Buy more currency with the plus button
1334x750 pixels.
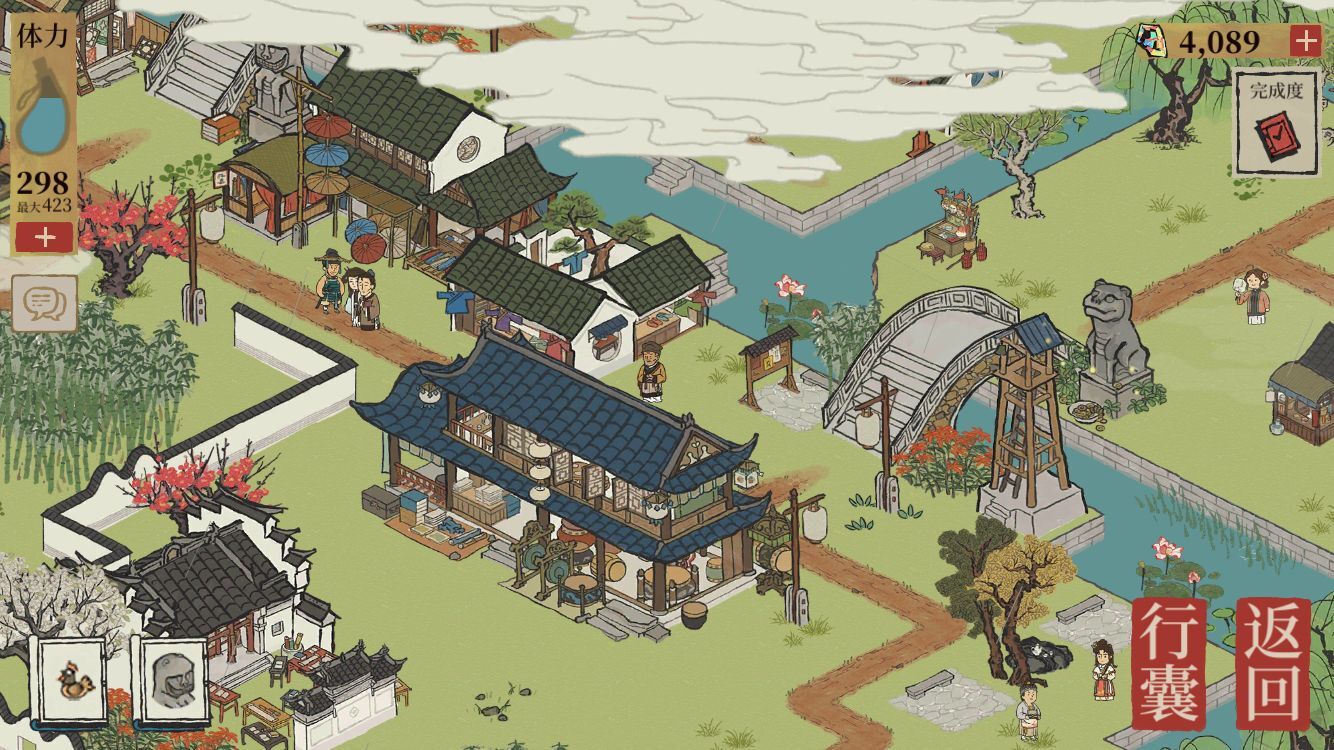coord(1304,41)
